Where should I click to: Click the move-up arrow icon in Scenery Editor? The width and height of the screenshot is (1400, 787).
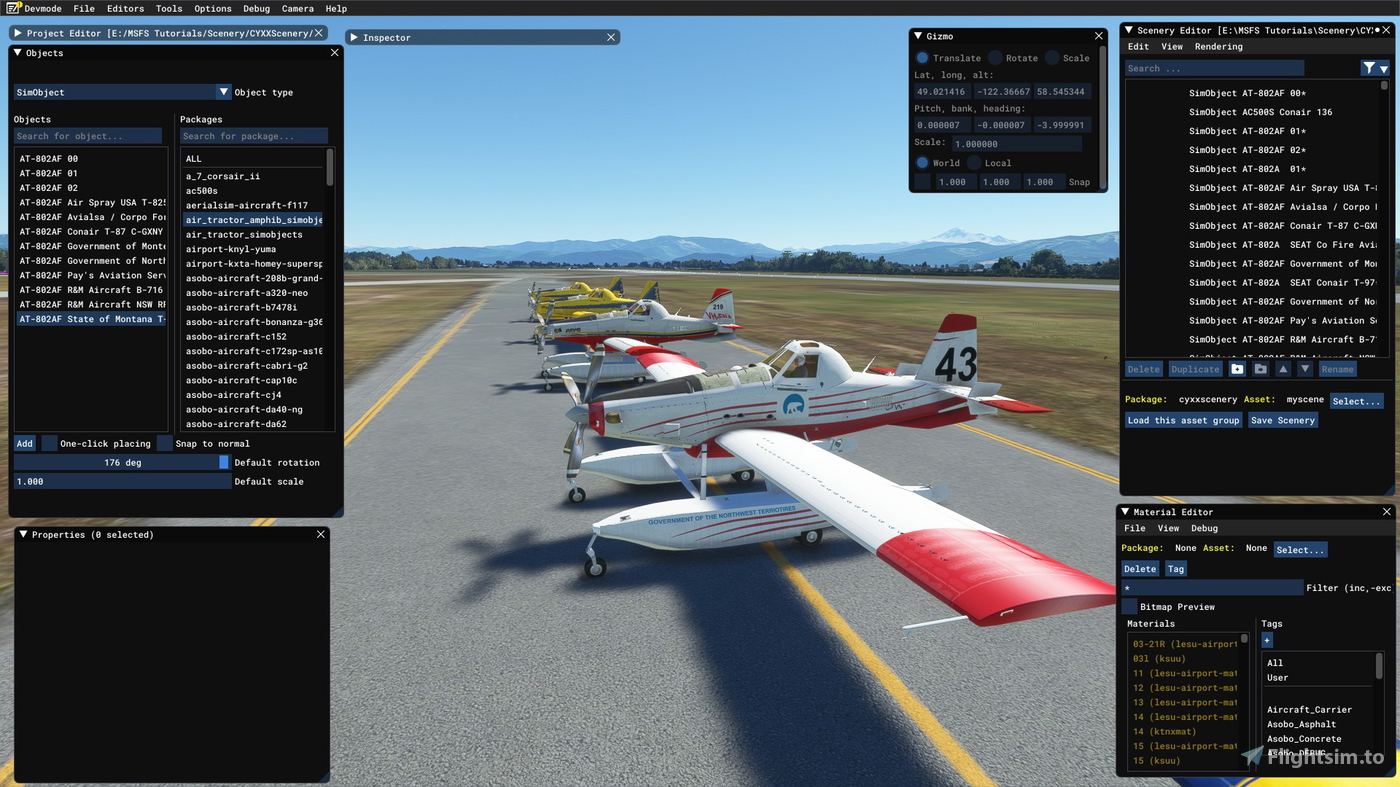click(x=1283, y=368)
